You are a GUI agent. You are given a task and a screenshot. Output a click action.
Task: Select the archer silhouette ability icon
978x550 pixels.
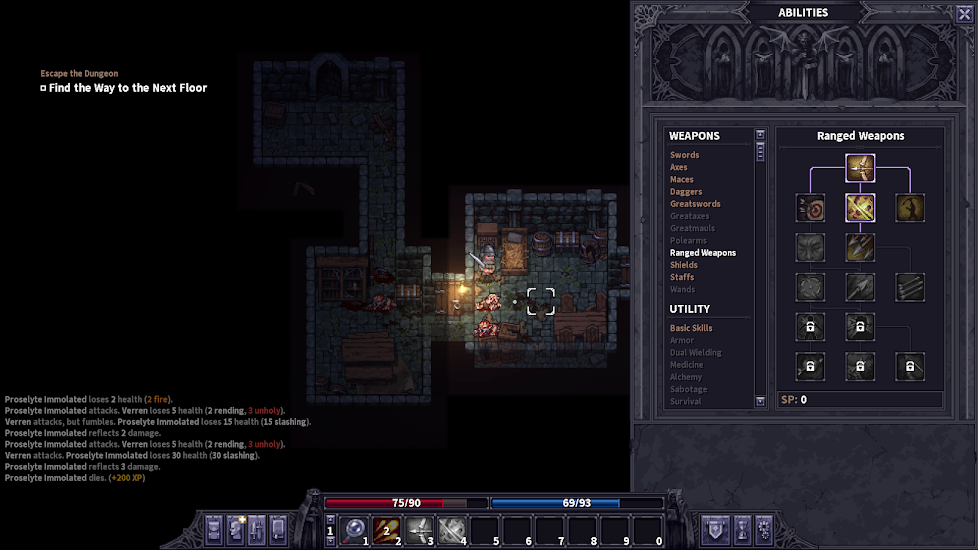point(910,208)
